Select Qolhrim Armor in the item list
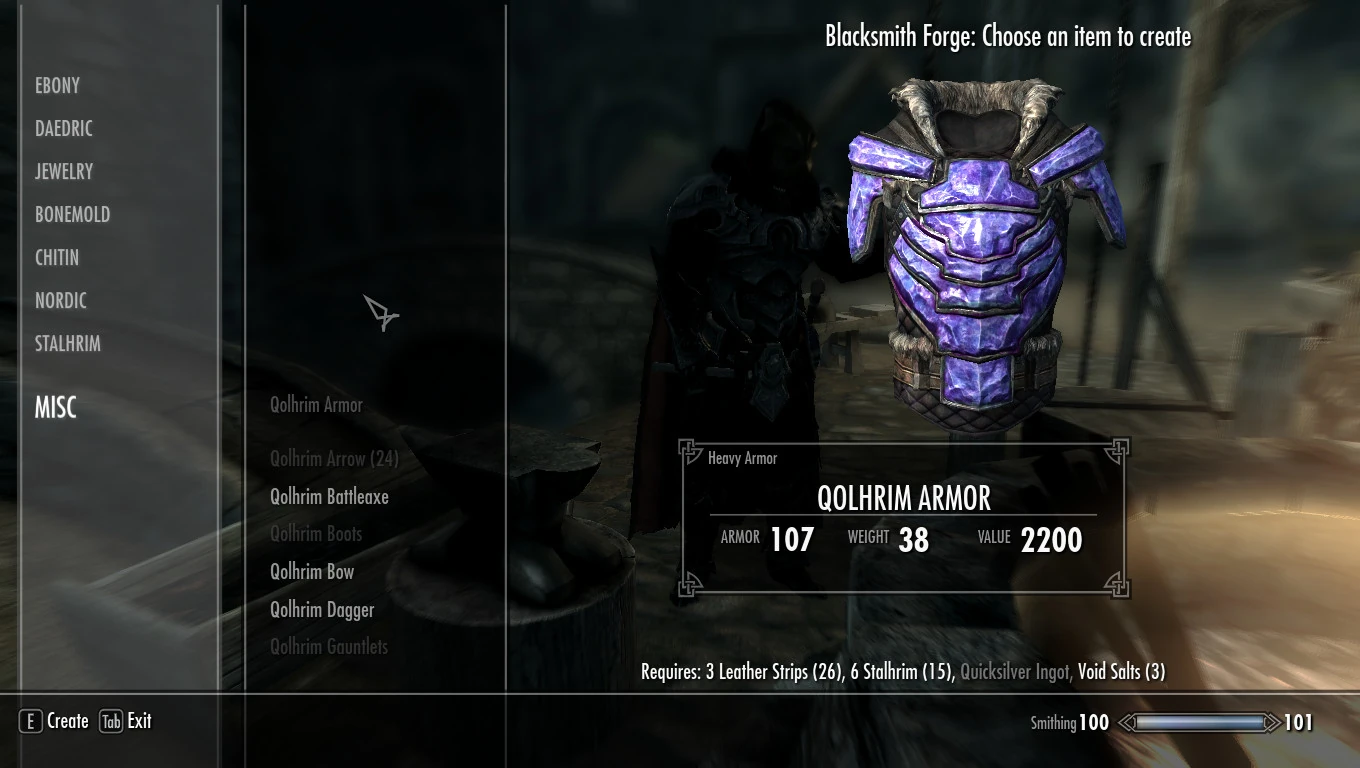The image size is (1360, 768). coord(316,404)
